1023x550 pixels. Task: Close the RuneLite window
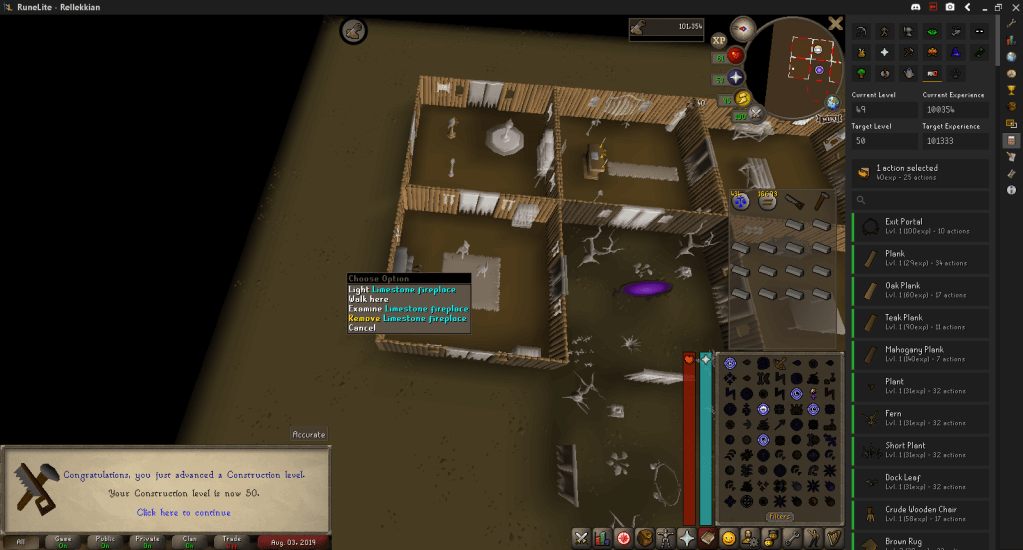(1010, 7)
